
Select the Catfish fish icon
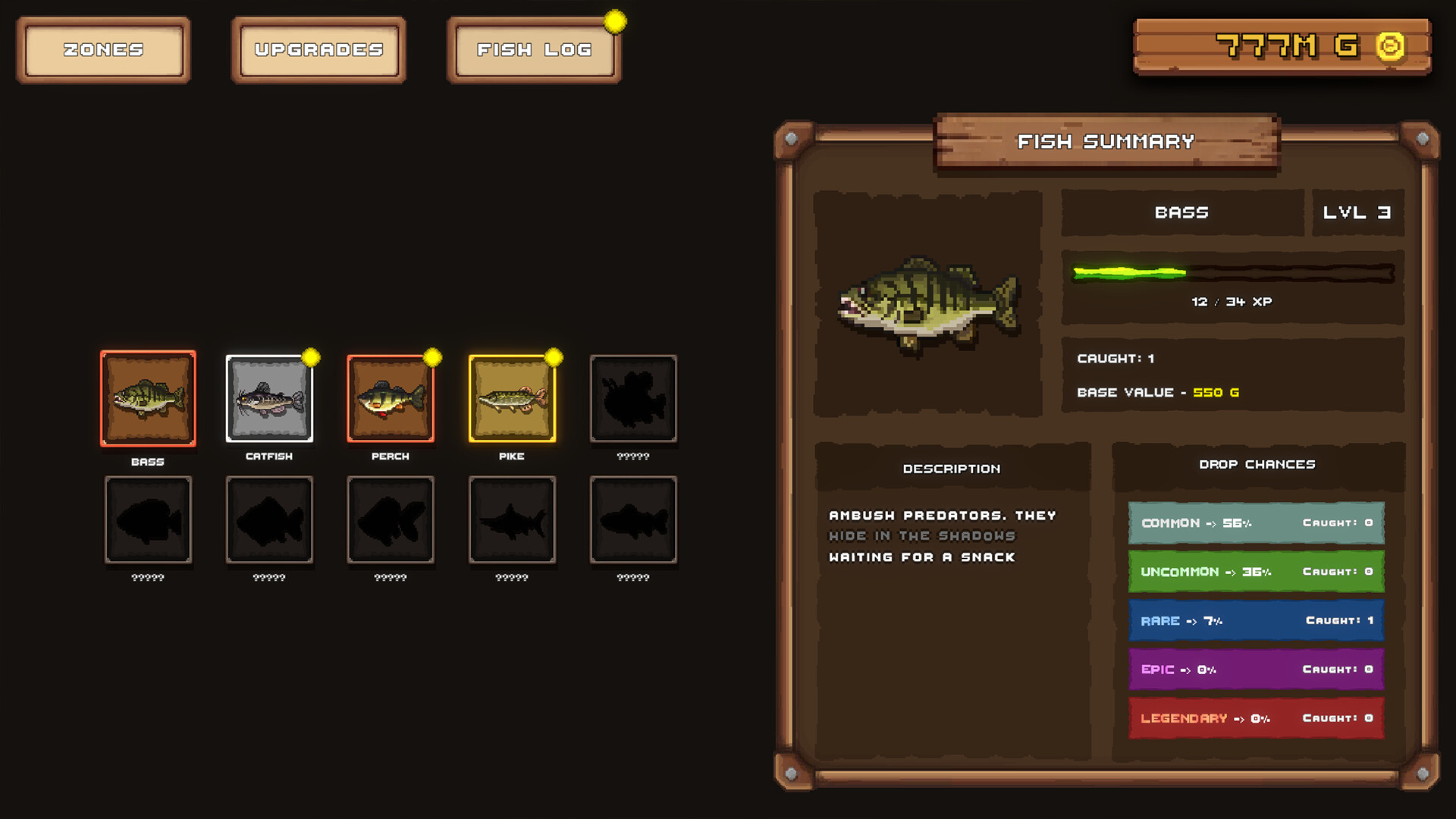tap(270, 398)
